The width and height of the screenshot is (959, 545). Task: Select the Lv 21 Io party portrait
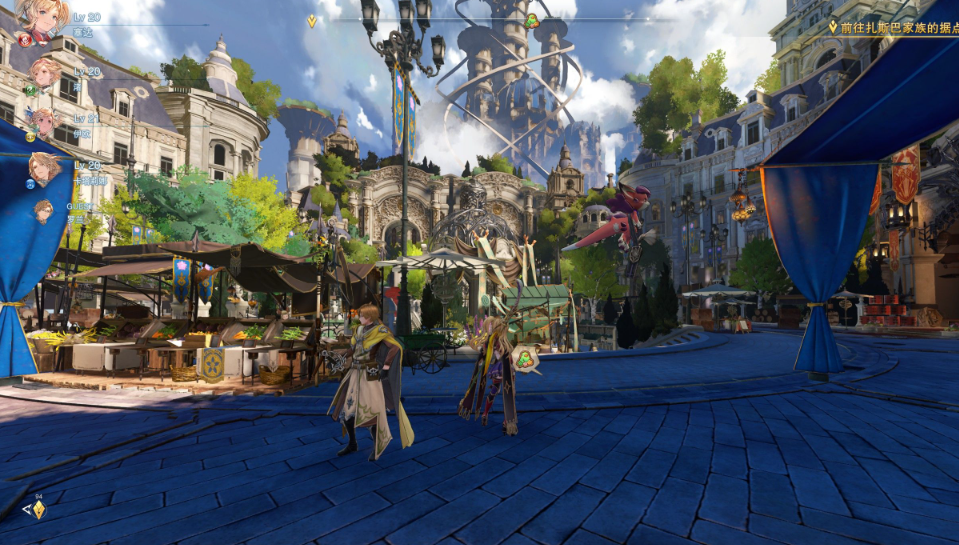click(42, 121)
